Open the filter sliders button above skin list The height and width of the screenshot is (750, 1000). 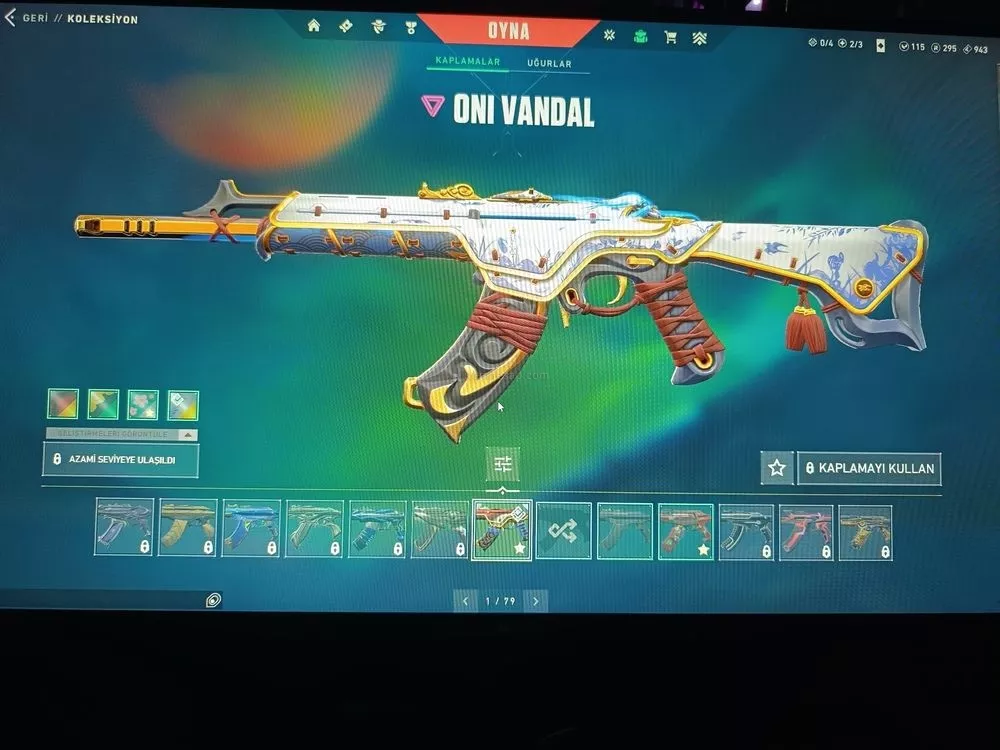pyautogui.click(x=502, y=463)
